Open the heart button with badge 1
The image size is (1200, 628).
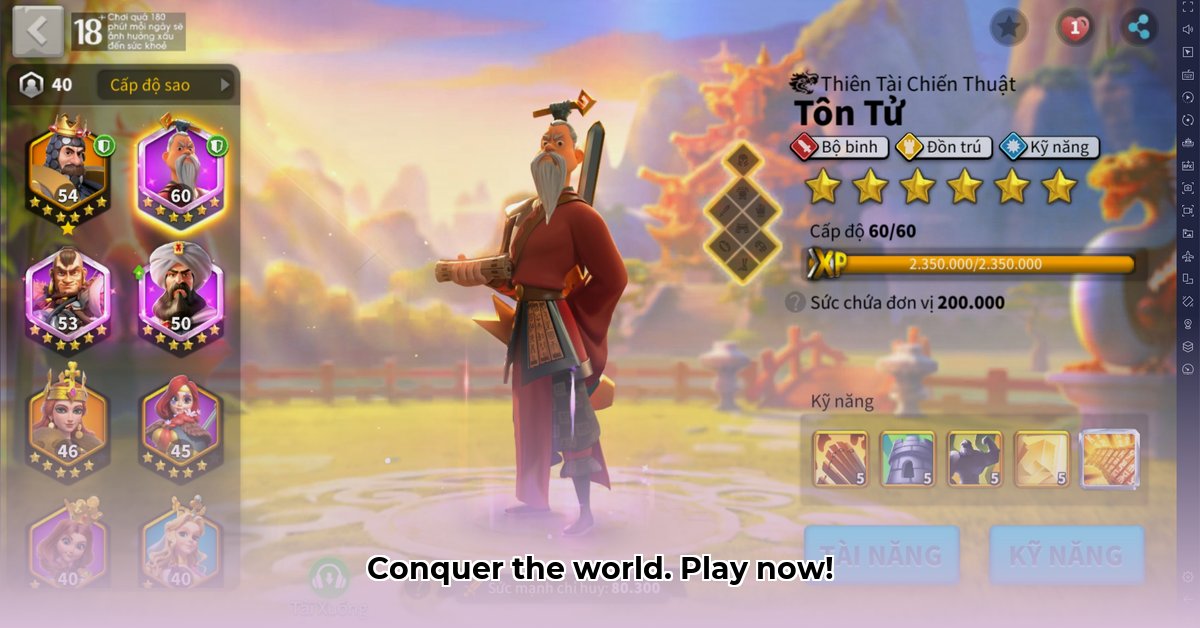click(1074, 28)
